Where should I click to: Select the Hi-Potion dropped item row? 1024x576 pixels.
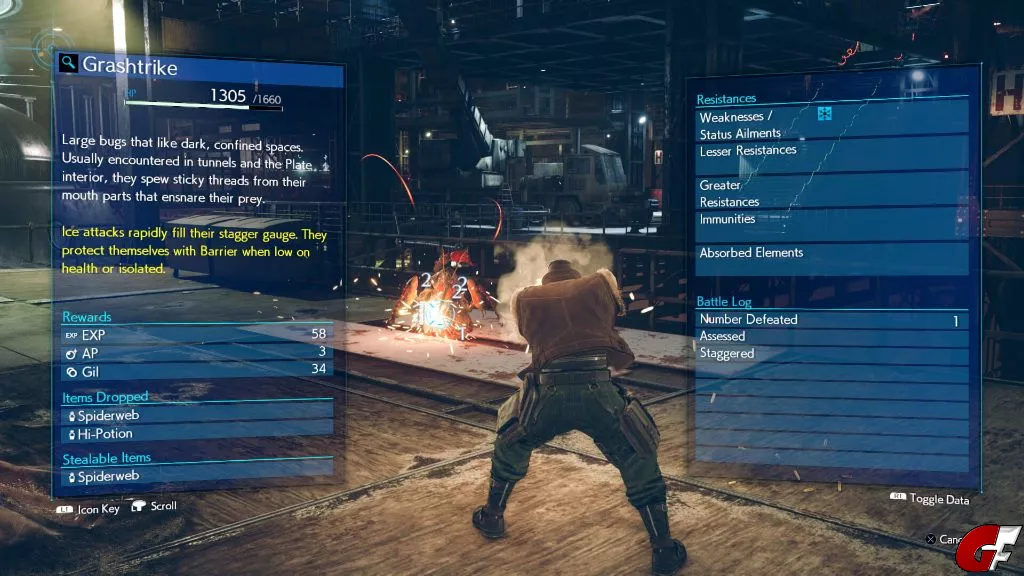(197, 434)
